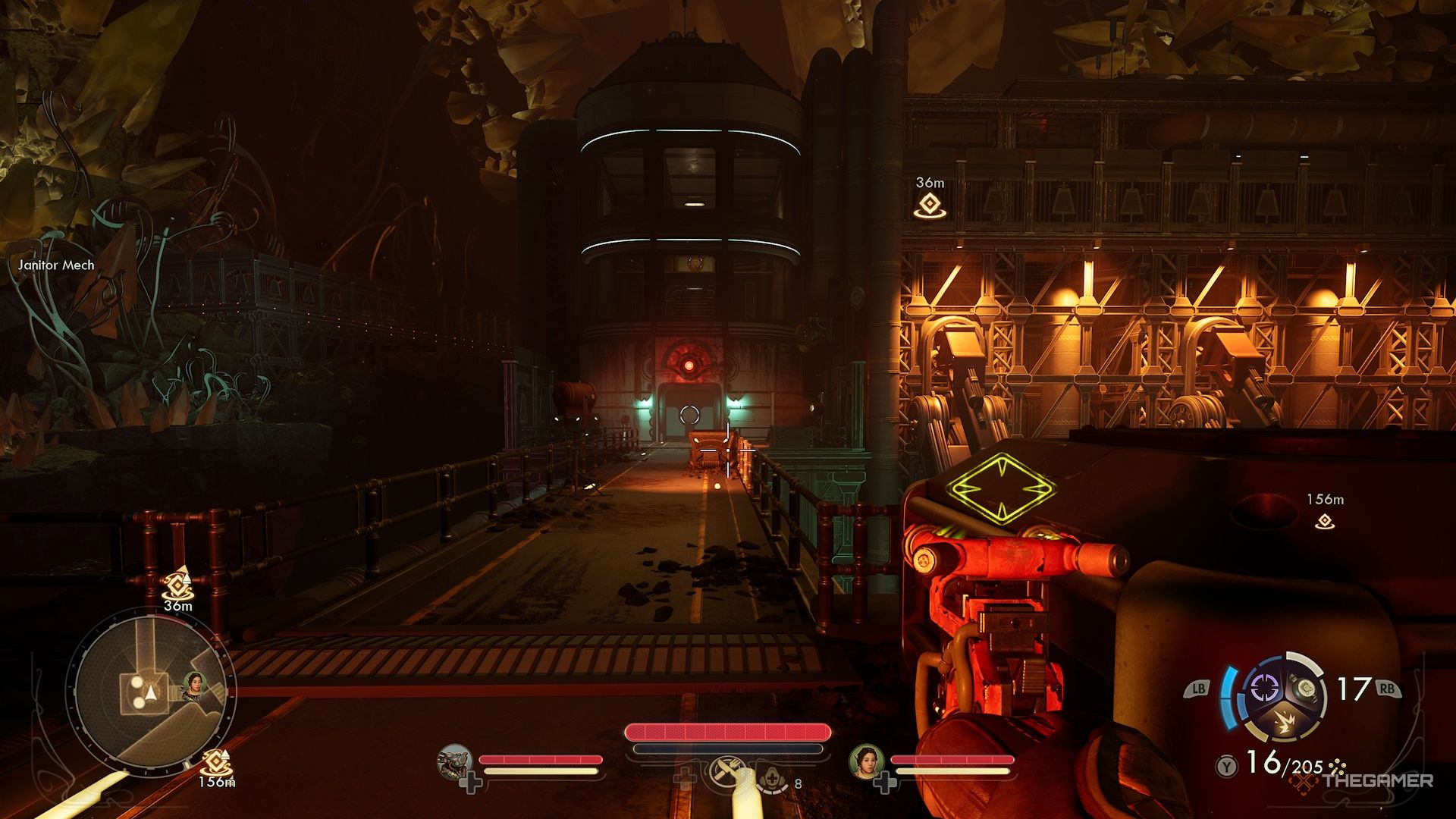Open the circular minimap

pyautogui.click(x=152, y=690)
